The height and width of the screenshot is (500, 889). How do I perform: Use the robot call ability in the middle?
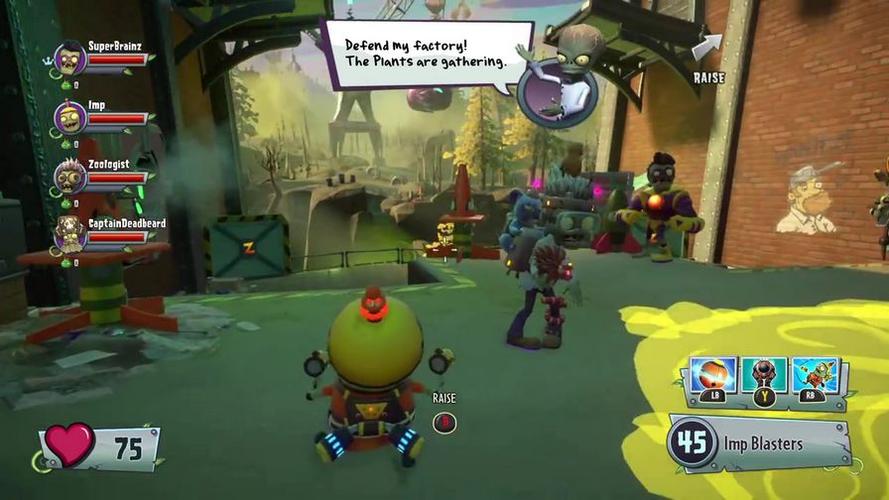coord(763,376)
